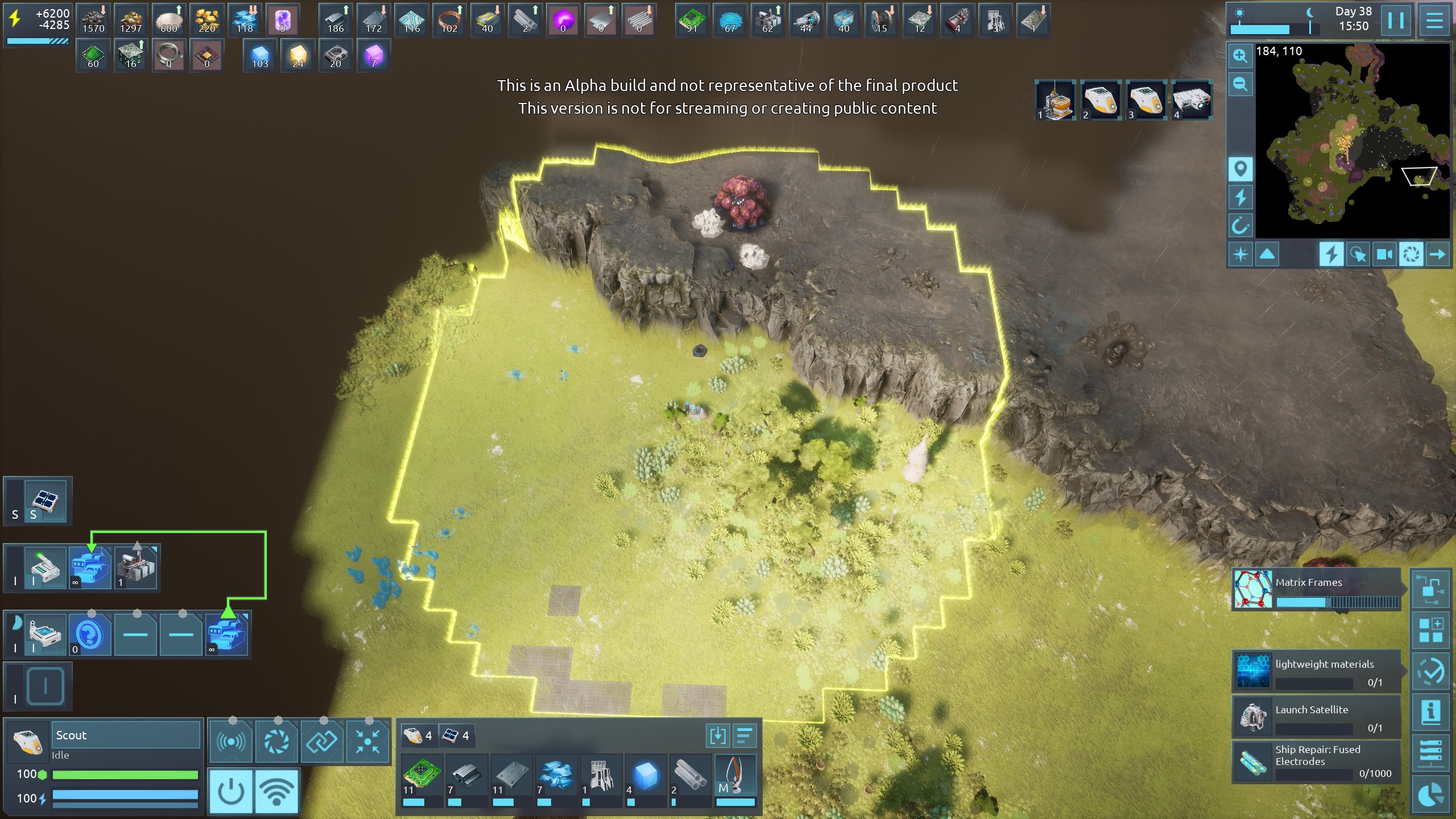
Task: Select the Ship Repair: Fused Electrodes objective
Action: pyautogui.click(x=1316, y=762)
